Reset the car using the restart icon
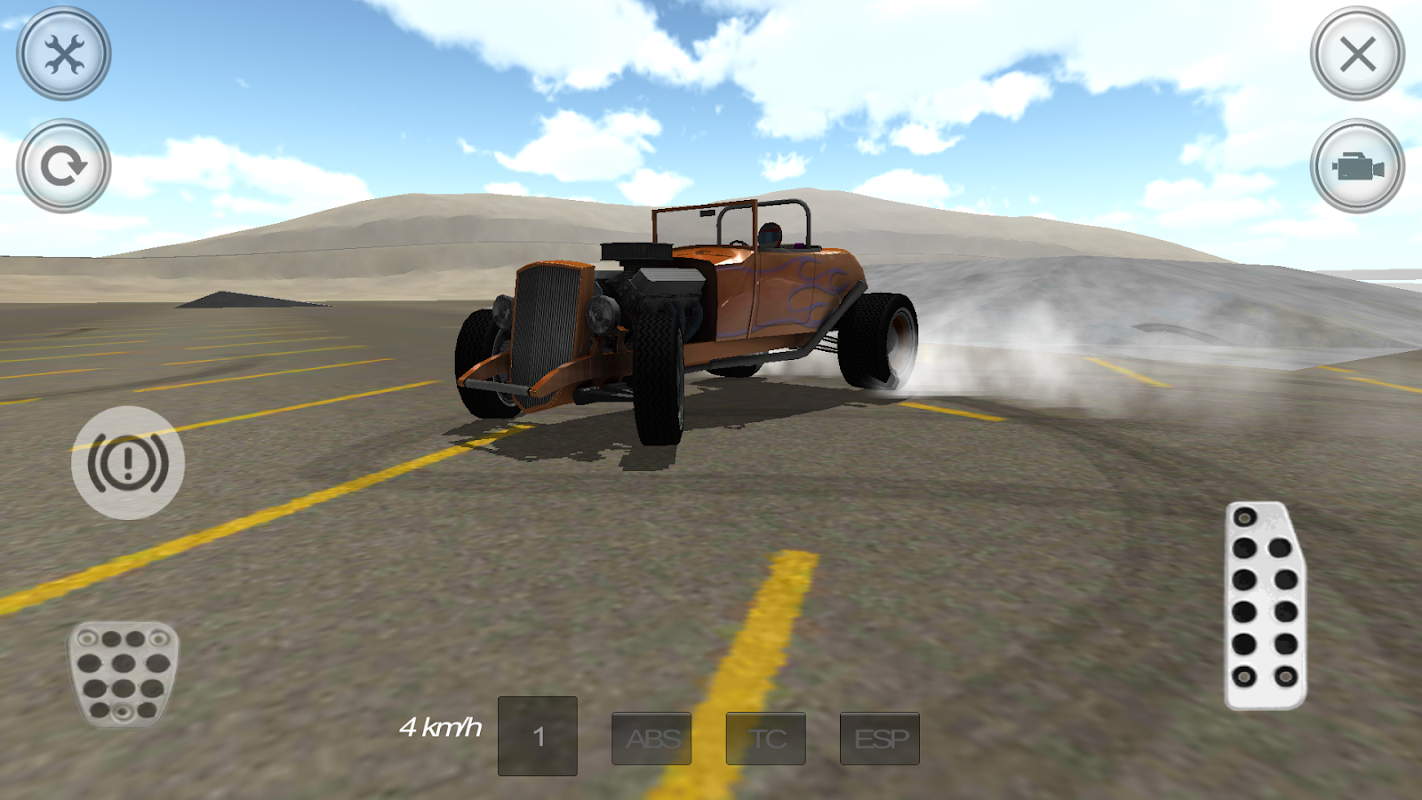Screen dimensions: 1422x800 tap(62, 165)
